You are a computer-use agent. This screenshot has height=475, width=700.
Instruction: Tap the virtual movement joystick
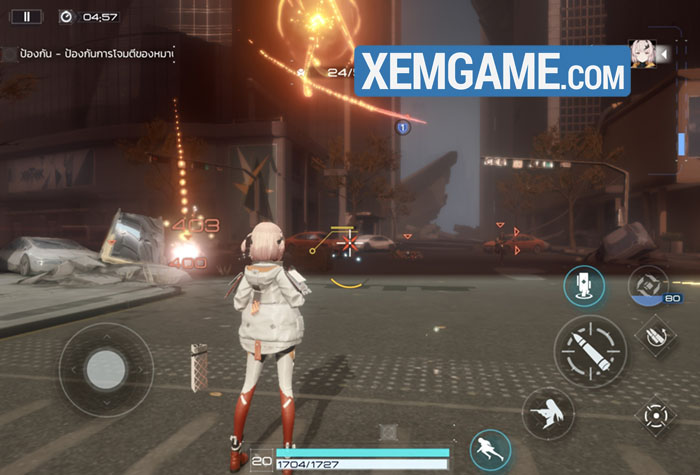coord(105,369)
